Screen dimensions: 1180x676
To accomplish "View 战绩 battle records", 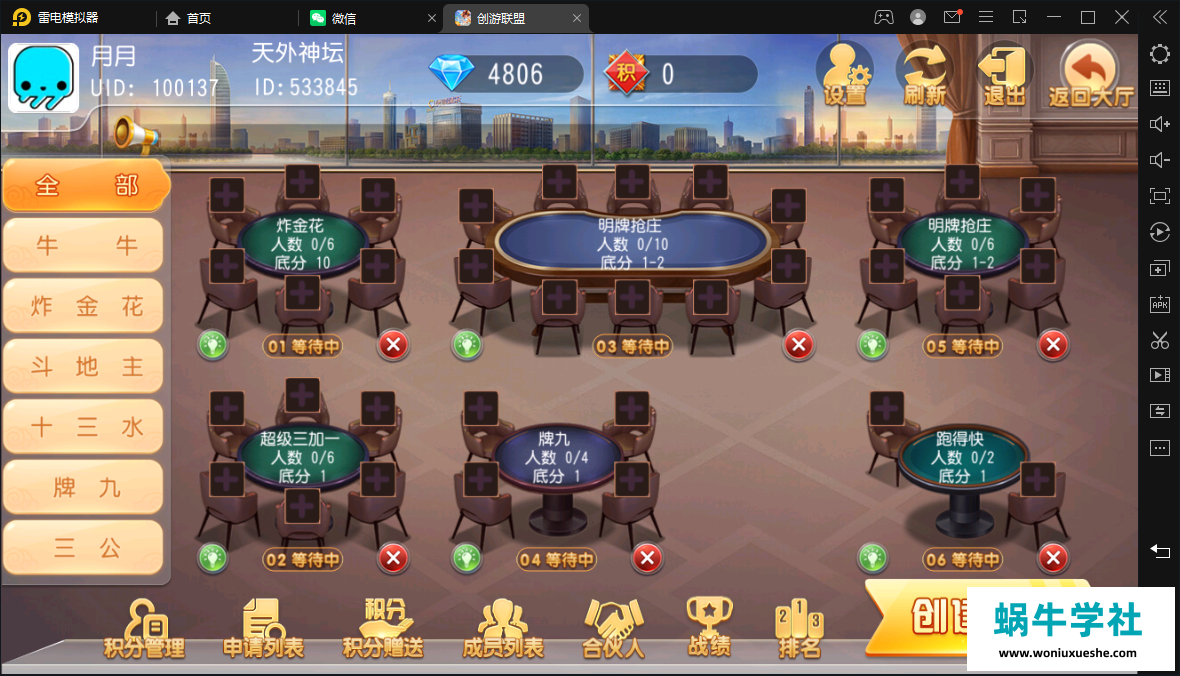I will click(709, 630).
